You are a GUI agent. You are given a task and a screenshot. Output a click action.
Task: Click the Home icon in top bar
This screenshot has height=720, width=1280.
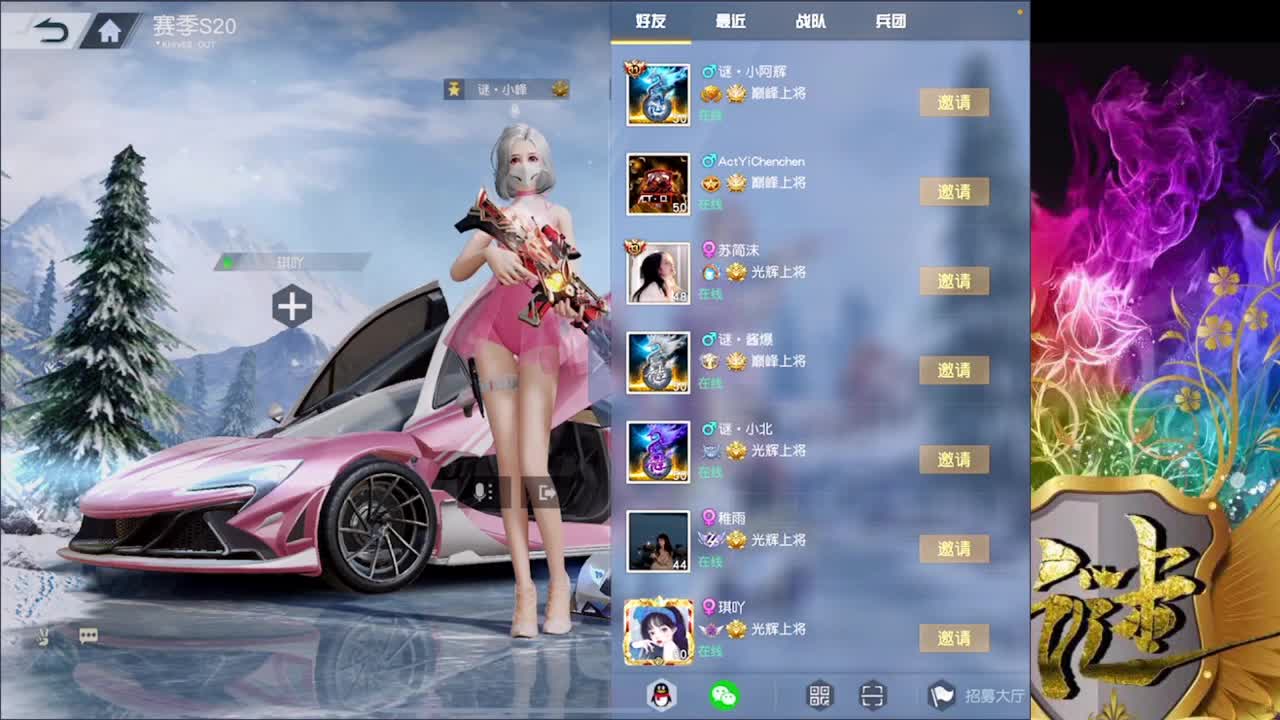coord(110,29)
